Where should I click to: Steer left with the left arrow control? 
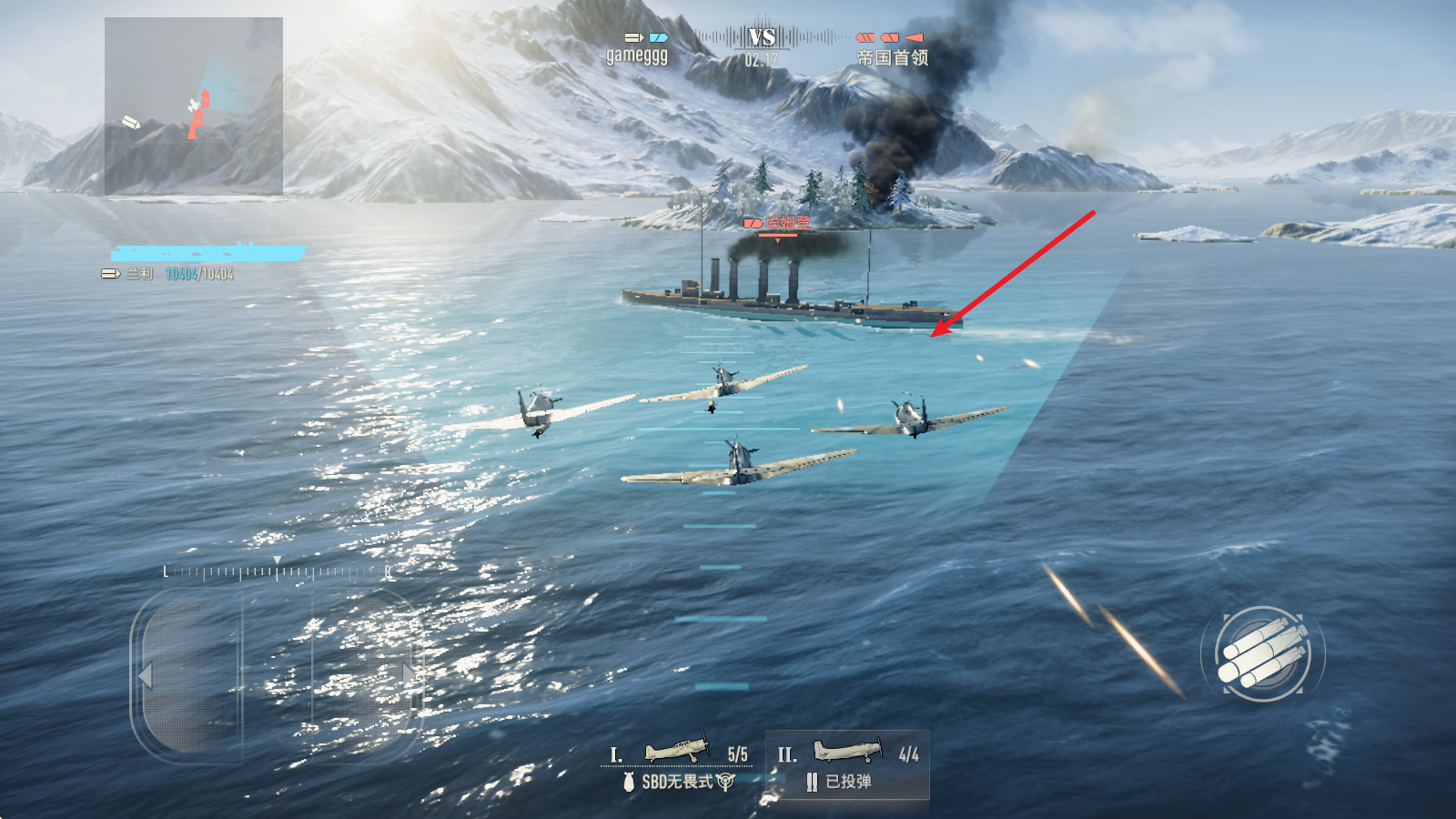point(146,675)
